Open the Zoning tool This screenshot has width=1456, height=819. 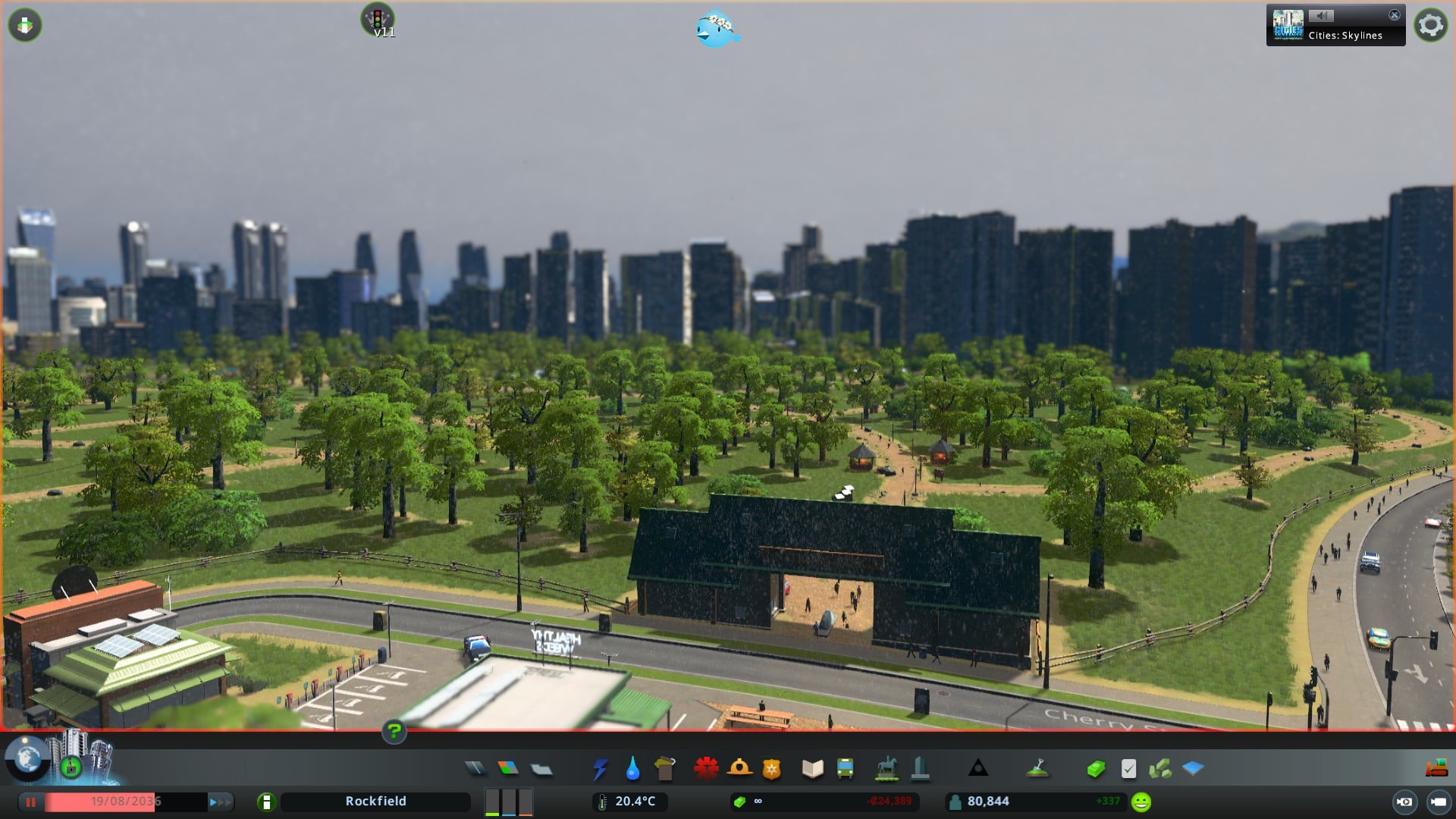(x=508, y=769)
